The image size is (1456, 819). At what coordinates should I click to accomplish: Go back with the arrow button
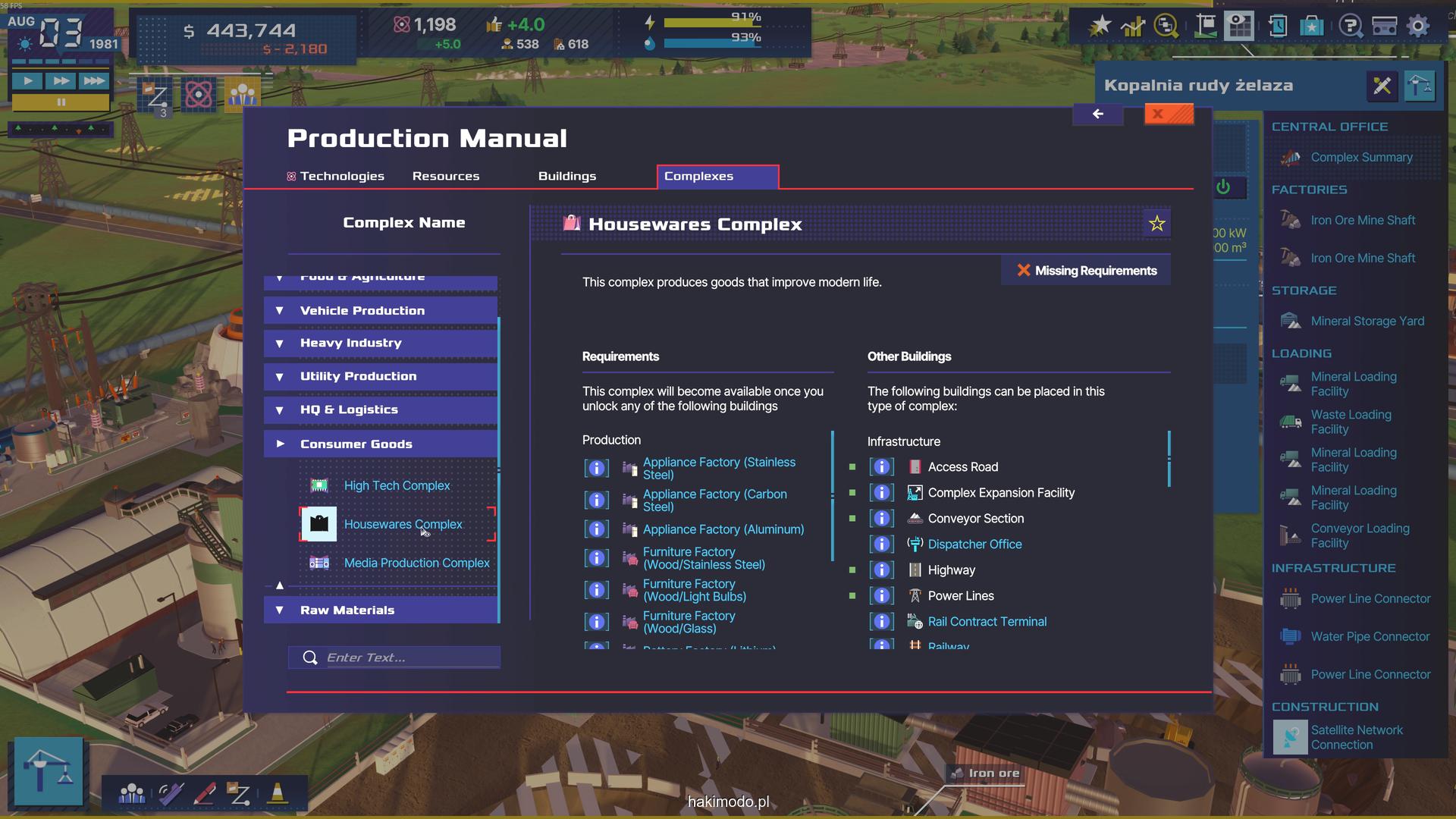point(1097,115)
